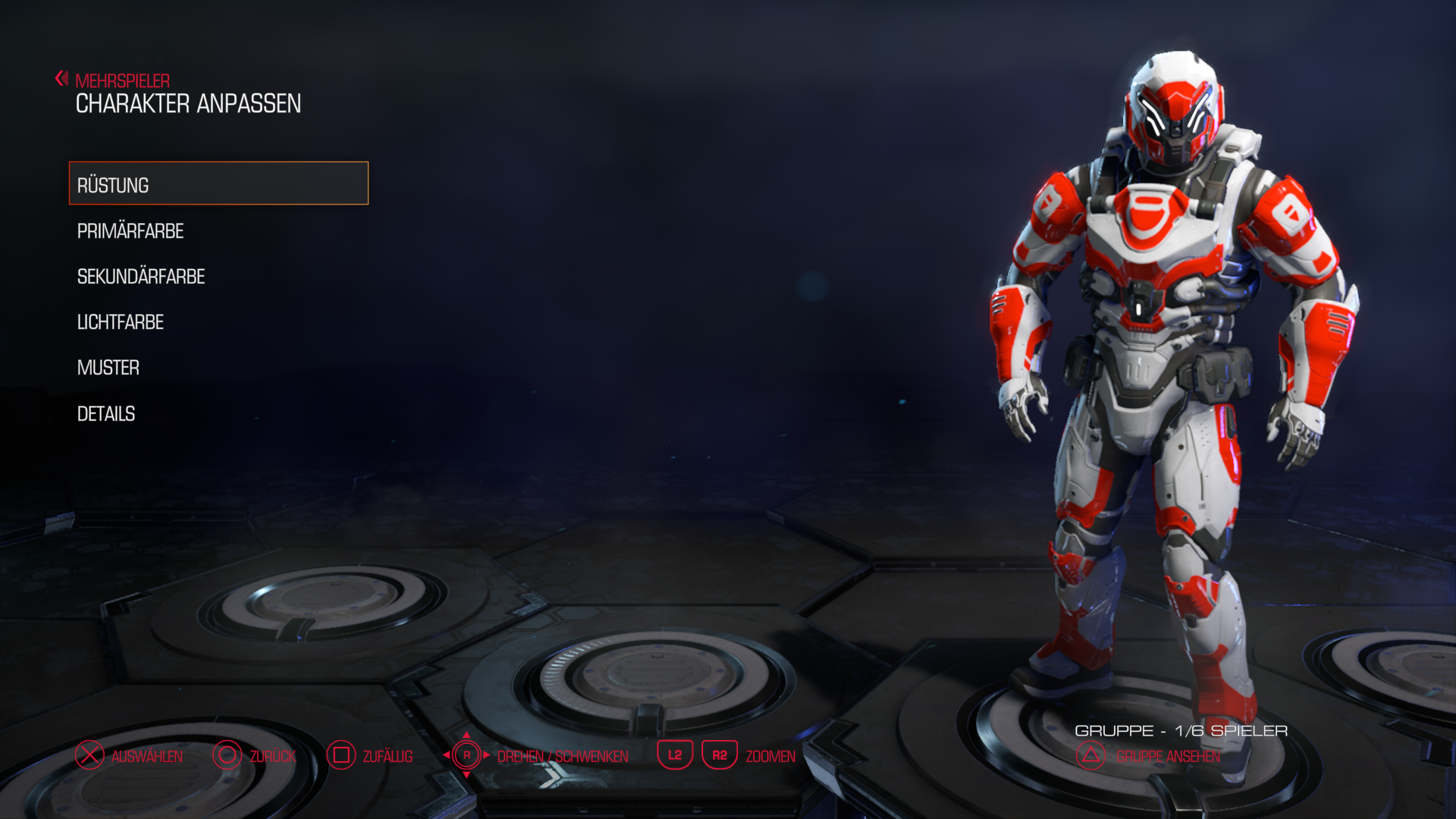Select the Primärfarbe option
Viewport: 1456px width, 819px height.
tap(130, 231)
